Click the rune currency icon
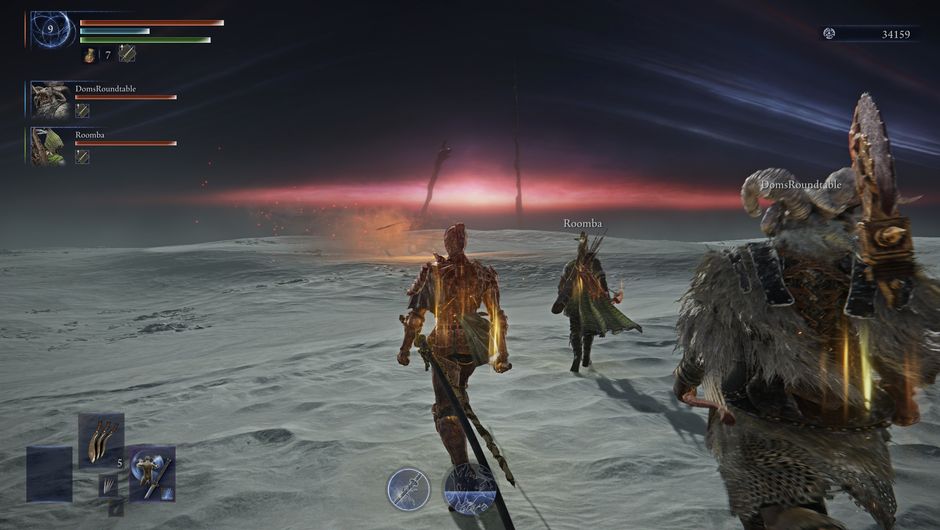This screenshot has height=530, width=940. 829,34
